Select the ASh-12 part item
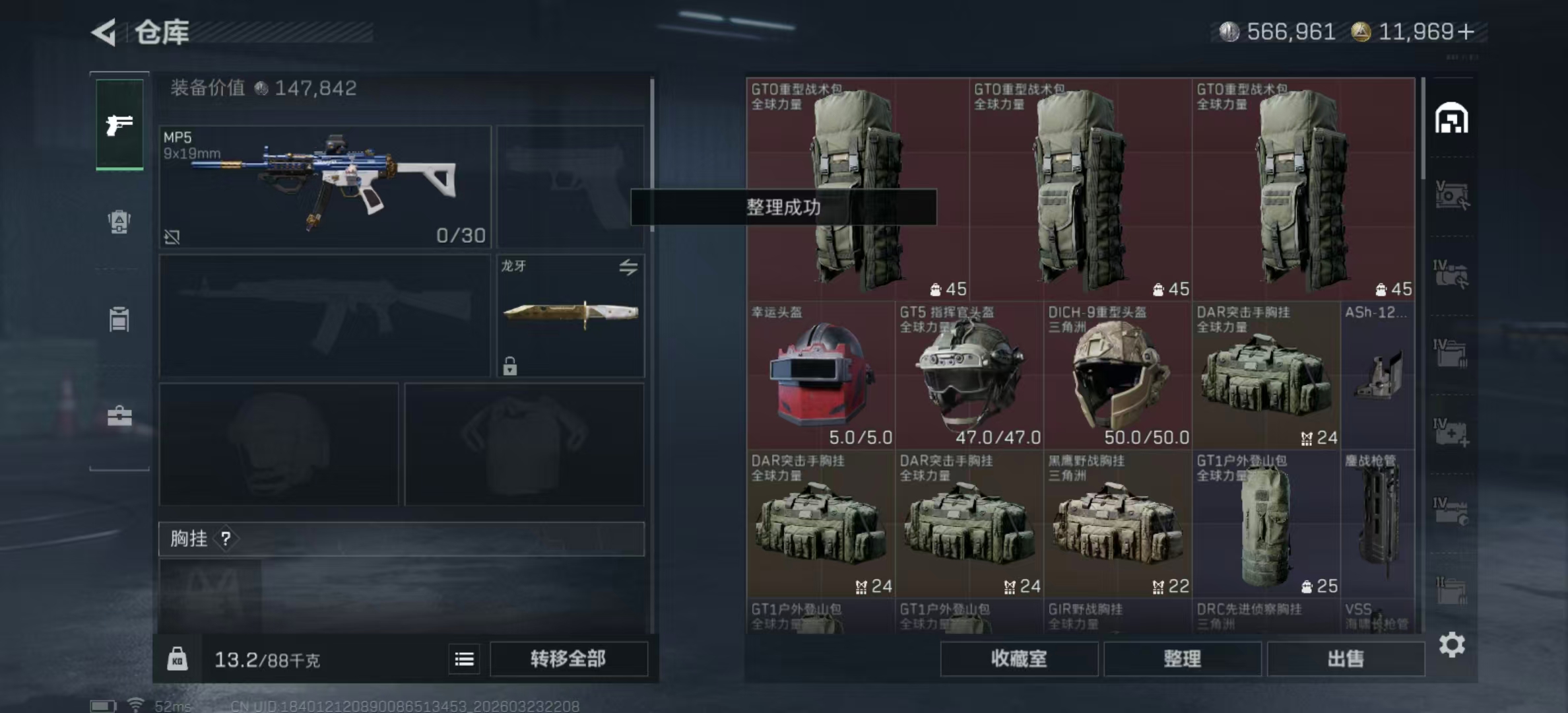The width and height of the screenshot is (1568, 713). 1378,375
